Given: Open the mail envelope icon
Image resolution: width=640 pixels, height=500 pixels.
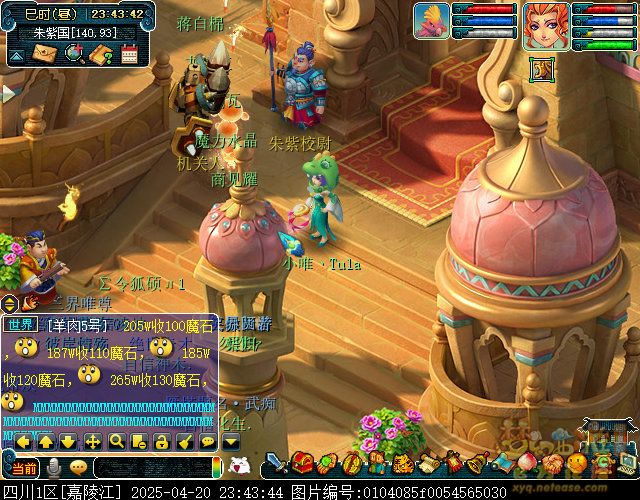Looking at the screenshot, I should 46,54.
